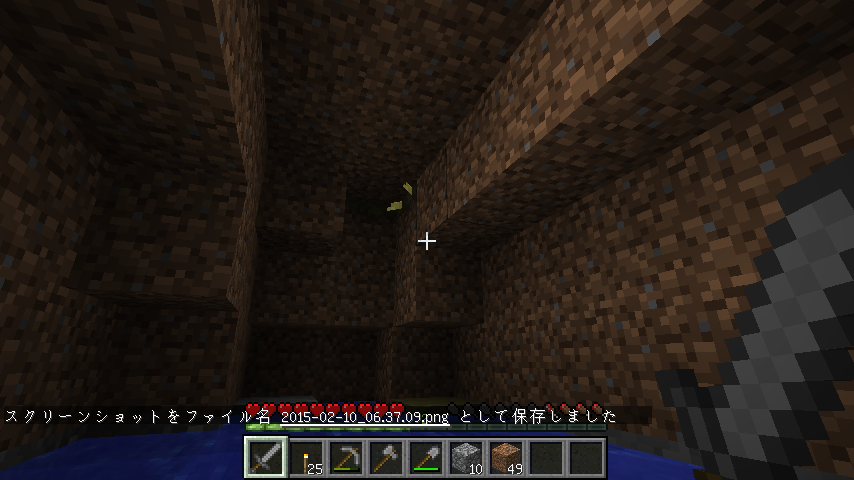Equip the stone shovel from hotbar
Image resolution: width=854 pixels, height=480 pixels.
click(x=426, y=458)
